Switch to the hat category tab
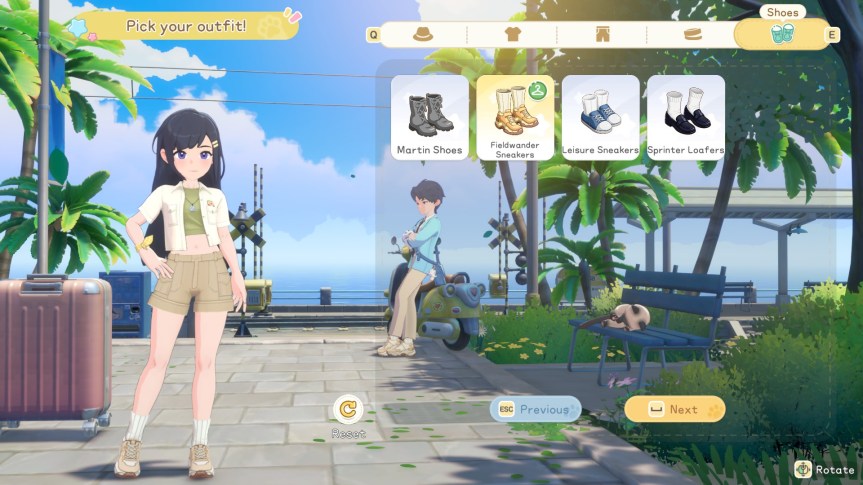Screen dimensions: 863x485 pos(423,34)
